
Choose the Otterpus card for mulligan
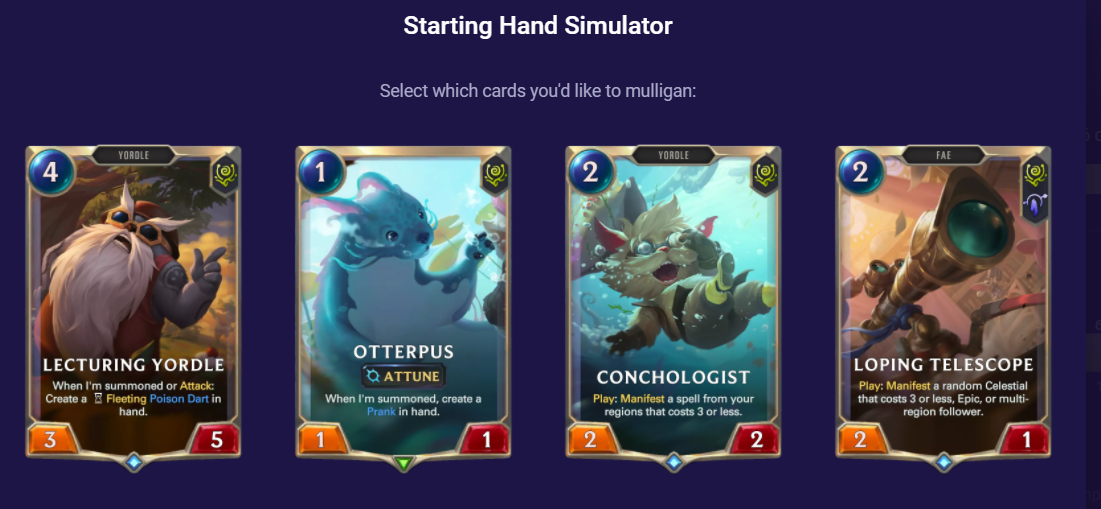pyautogui.click(x=403, y=300)
